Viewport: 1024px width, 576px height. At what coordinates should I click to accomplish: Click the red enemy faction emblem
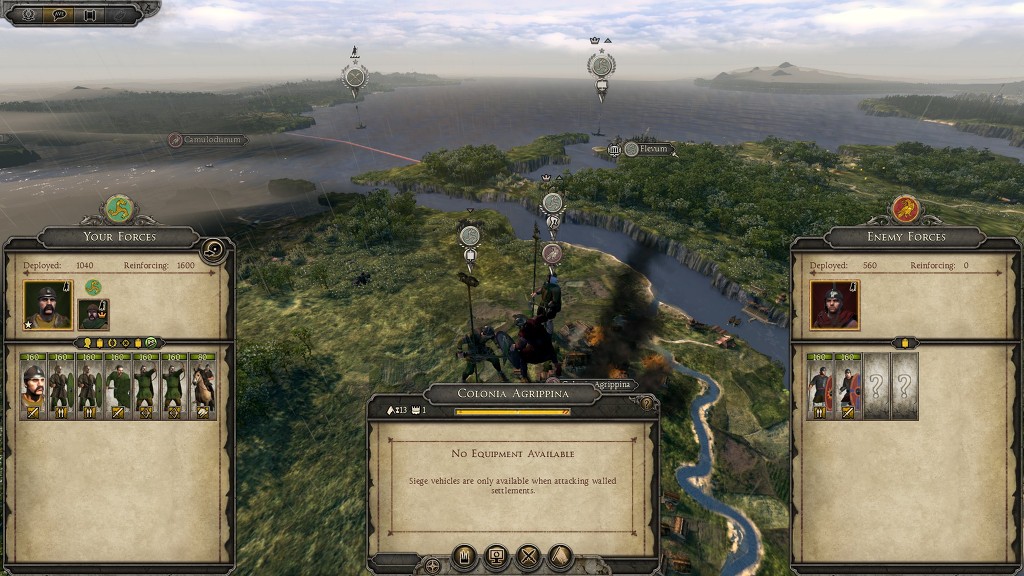coord(905,208)
